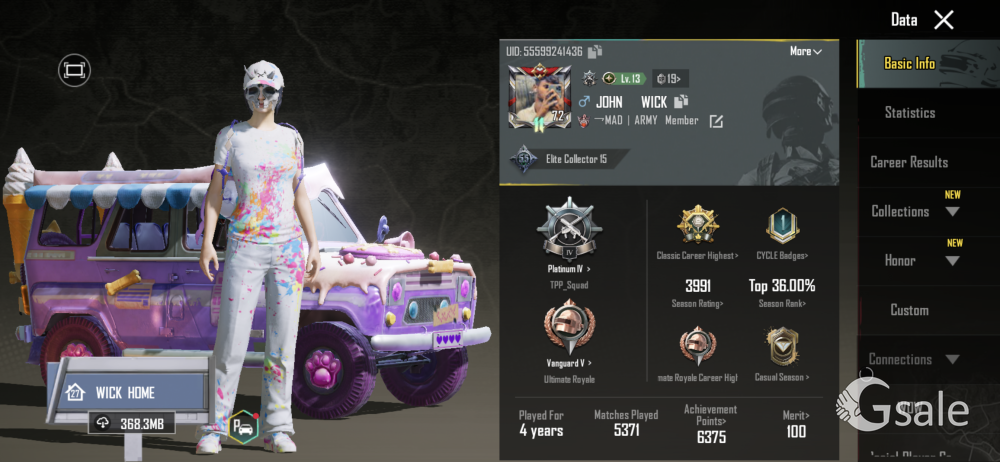View the player avatar frame
Screen dimensions: 1000x462
click(x=539, y=100)
